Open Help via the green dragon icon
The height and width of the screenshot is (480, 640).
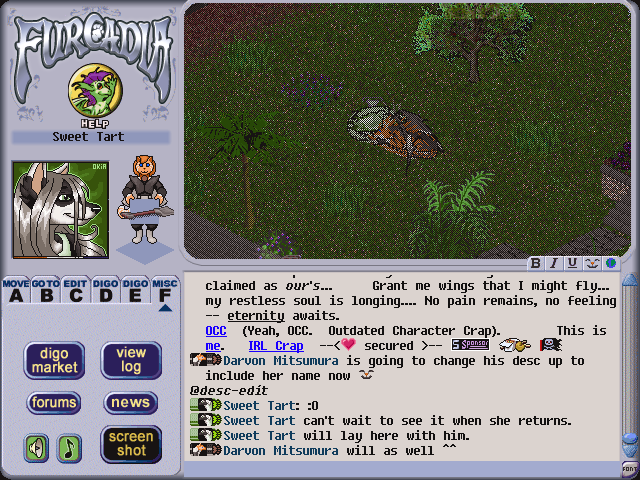[x=88, y=92]
